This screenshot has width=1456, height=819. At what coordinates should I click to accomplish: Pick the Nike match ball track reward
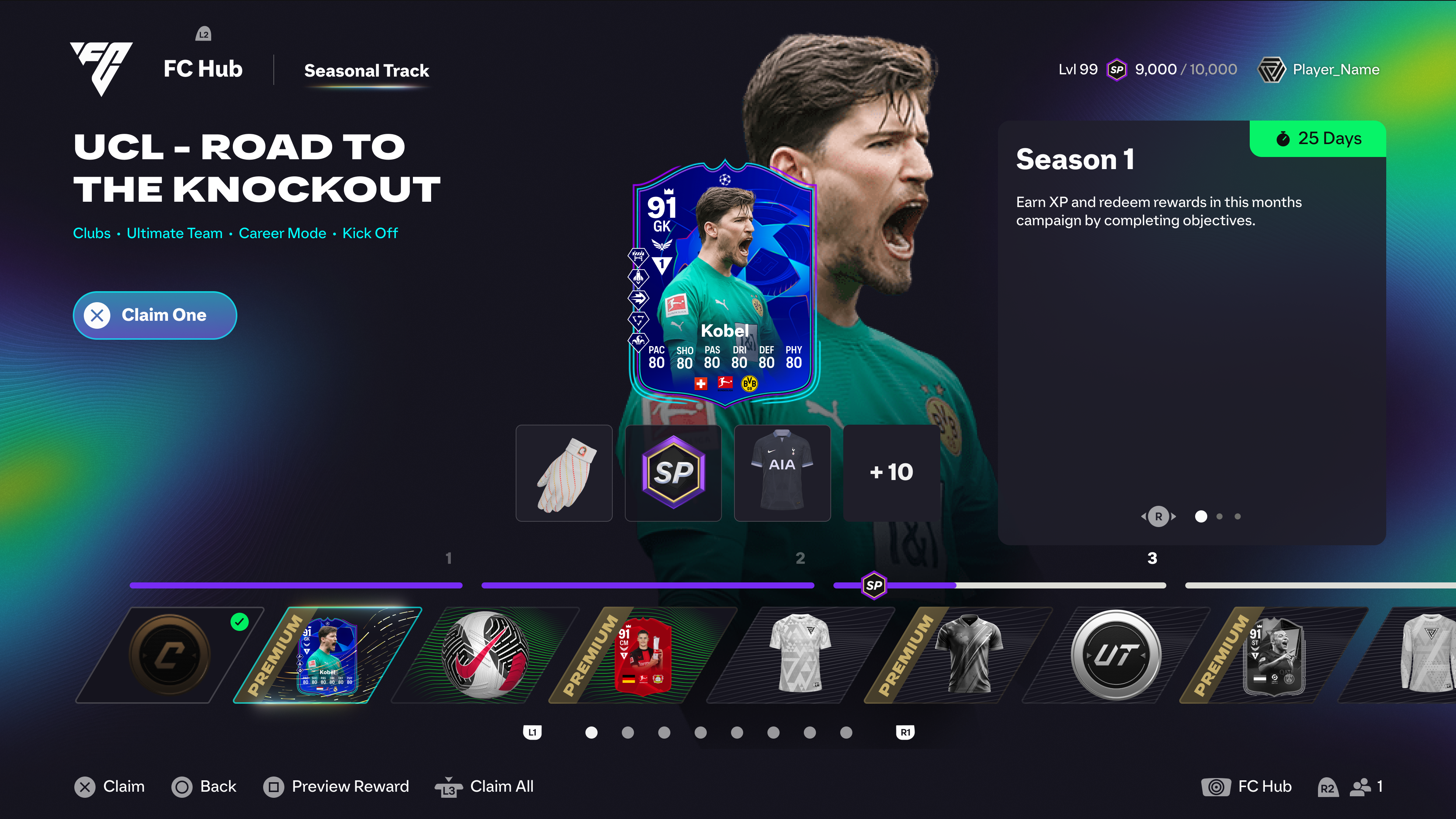pos(485,655)
